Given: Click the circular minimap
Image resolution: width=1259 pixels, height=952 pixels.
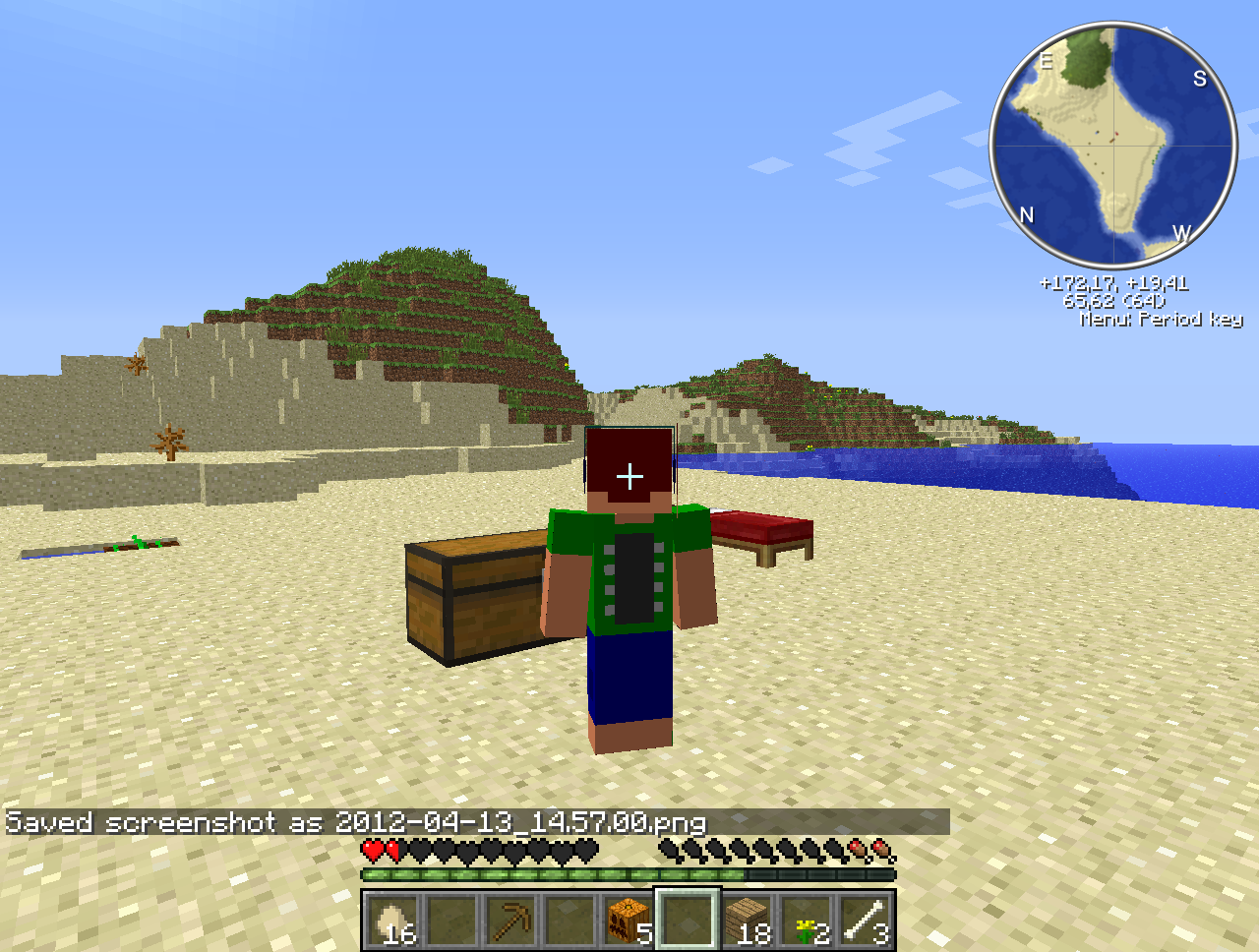Looking at the screenshot, I should pyautogui.click(x=1113, y=146).
